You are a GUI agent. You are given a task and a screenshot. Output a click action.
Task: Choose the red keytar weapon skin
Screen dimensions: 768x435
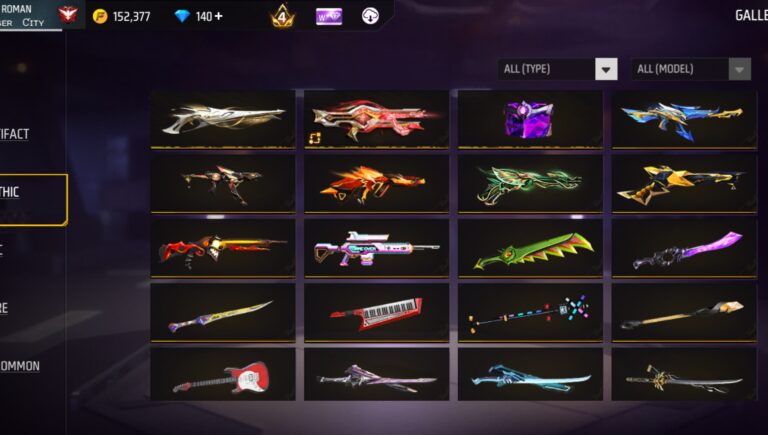point(376,313)
